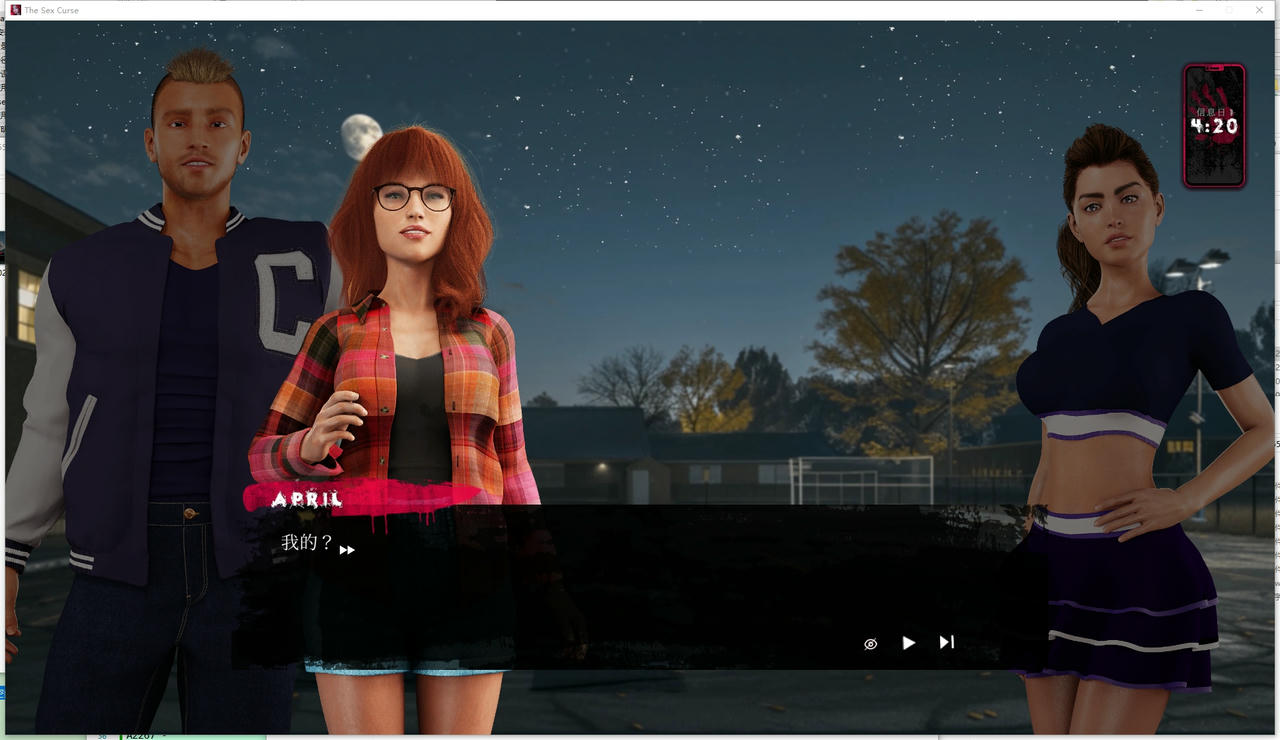Skip dialogue with the skip-forward button
The image size is (1280, 740).
946,642
